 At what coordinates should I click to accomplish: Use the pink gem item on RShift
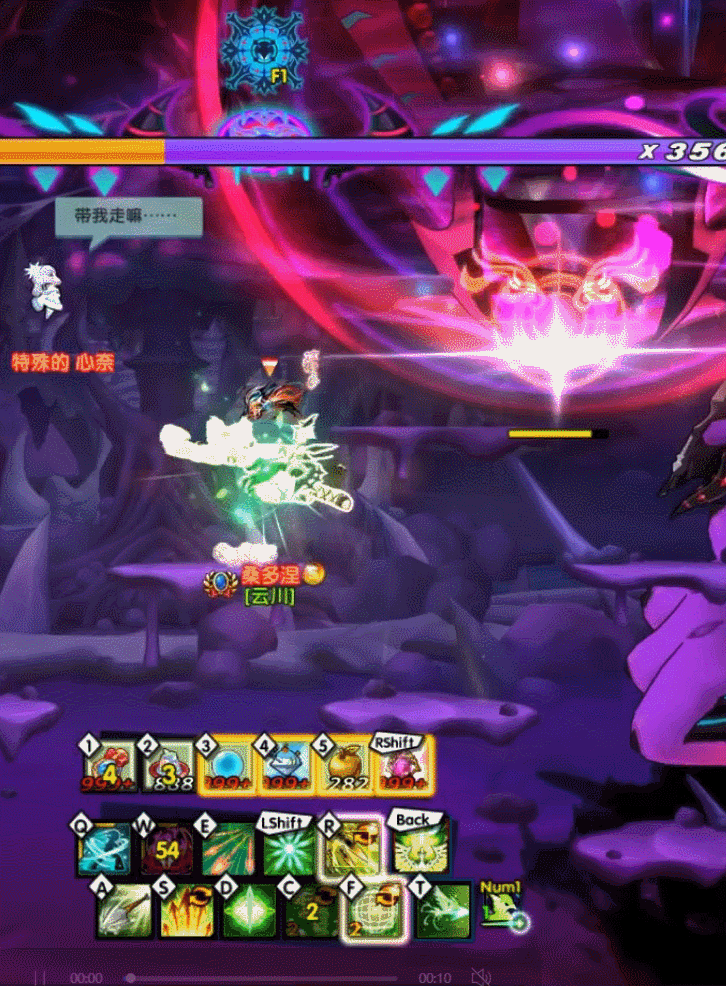coord(403,768)
